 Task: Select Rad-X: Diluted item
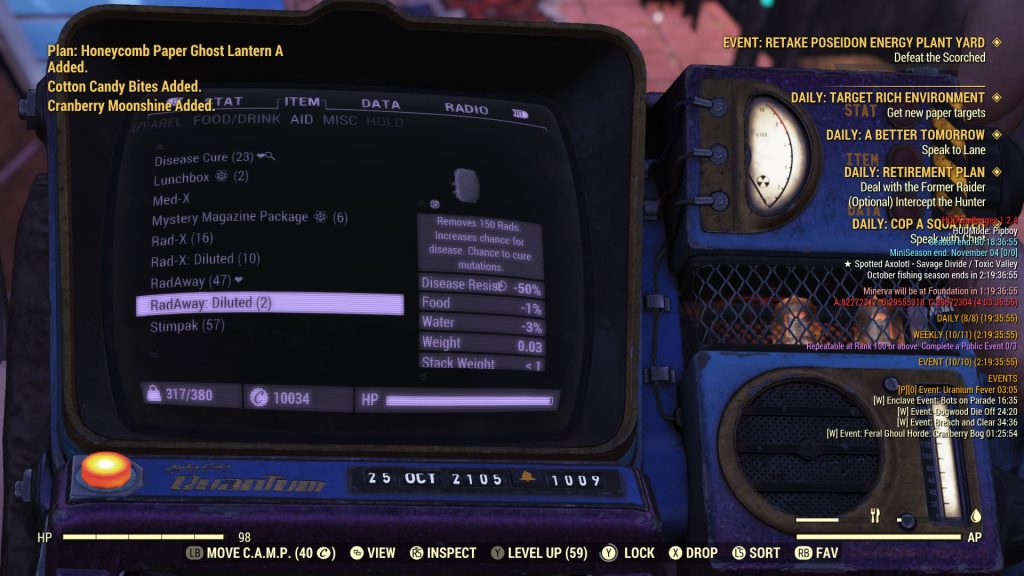(205, 260)
